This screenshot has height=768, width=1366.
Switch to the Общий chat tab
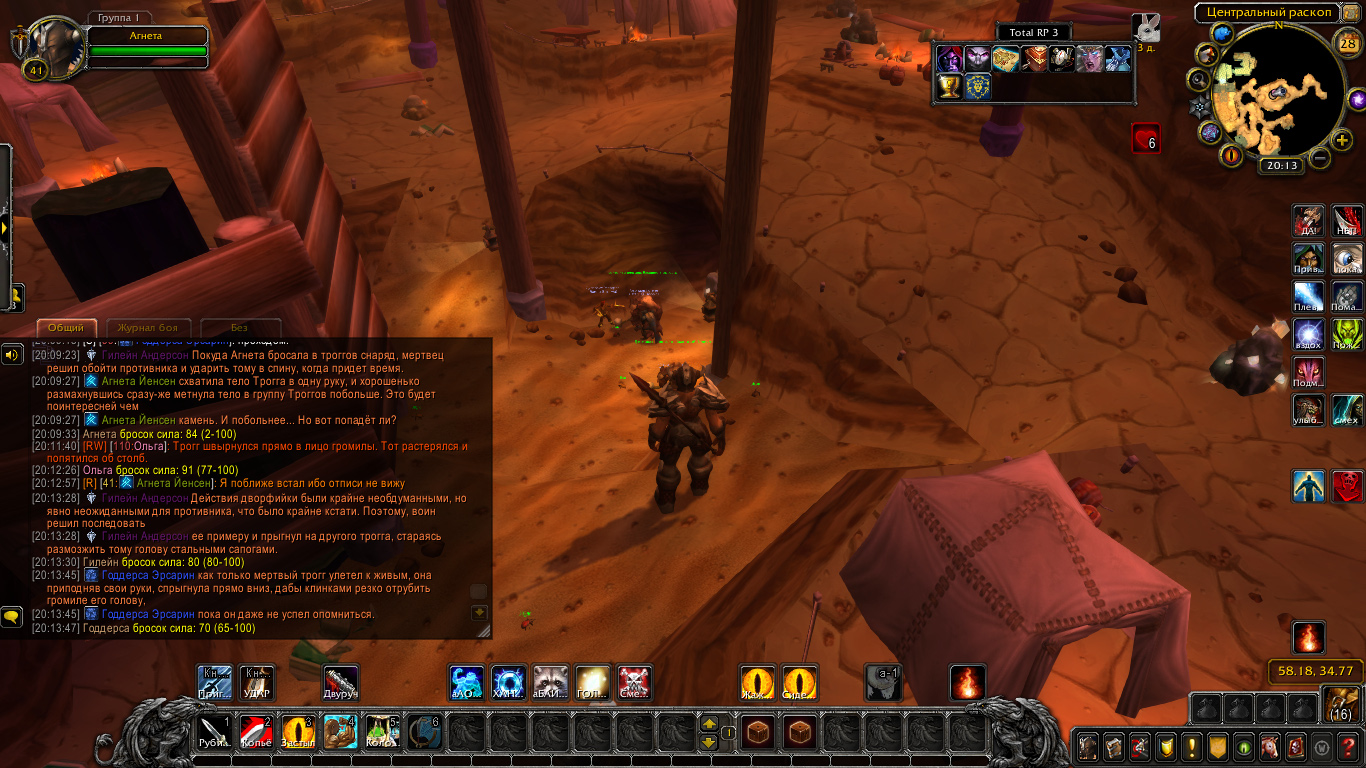[67, 328]
